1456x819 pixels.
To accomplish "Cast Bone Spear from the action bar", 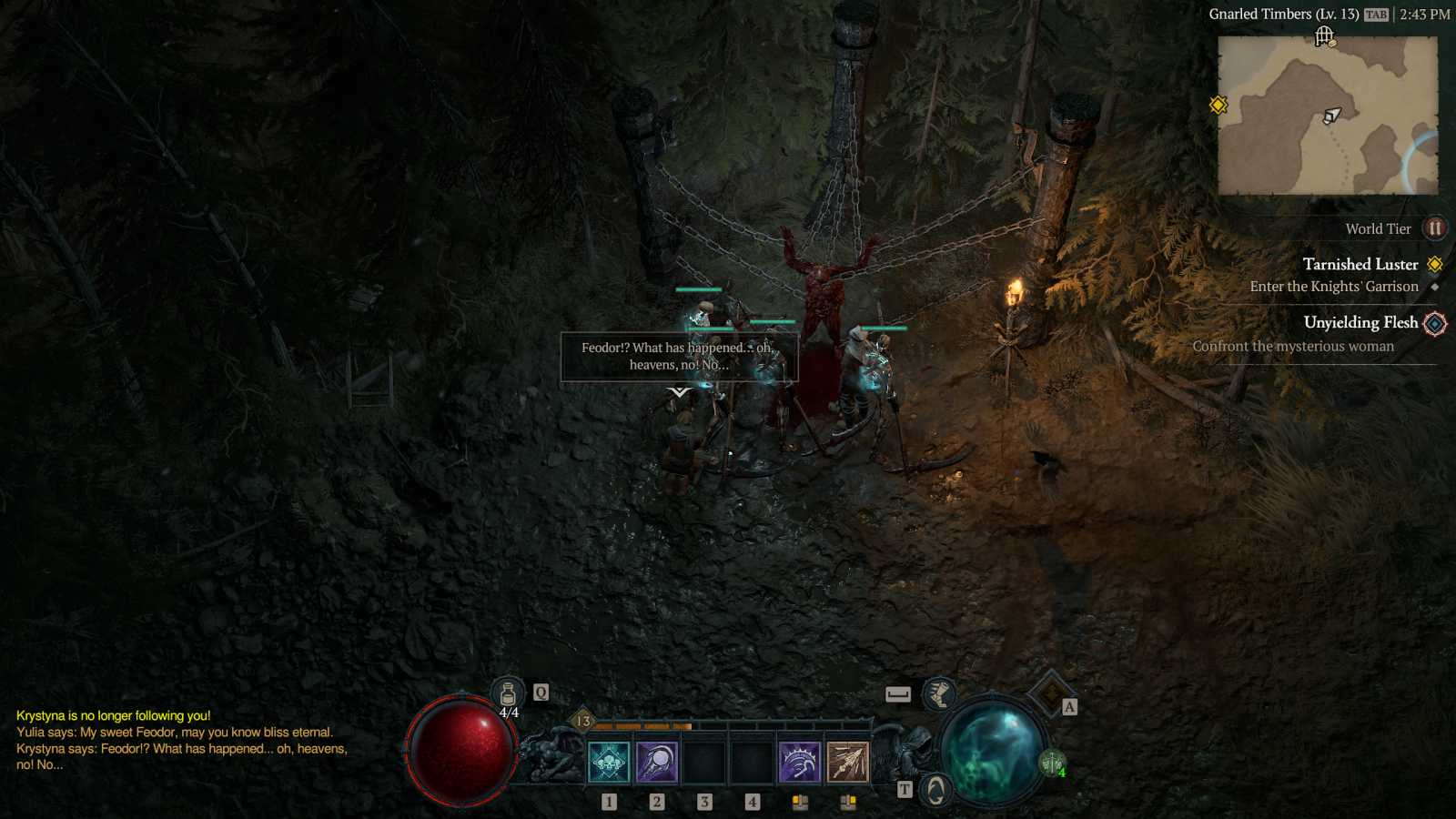I will pos(848,763).
